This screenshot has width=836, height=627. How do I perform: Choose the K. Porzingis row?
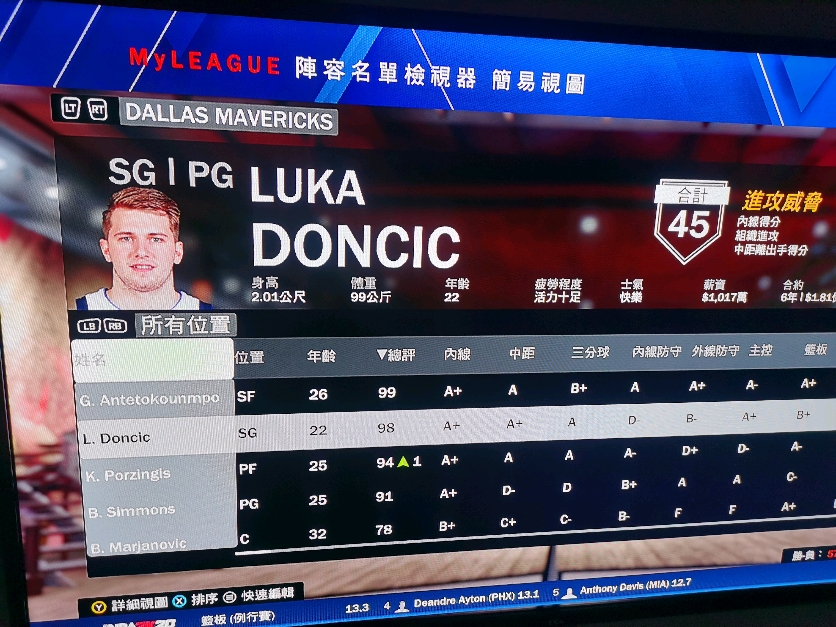coord(128,474)
